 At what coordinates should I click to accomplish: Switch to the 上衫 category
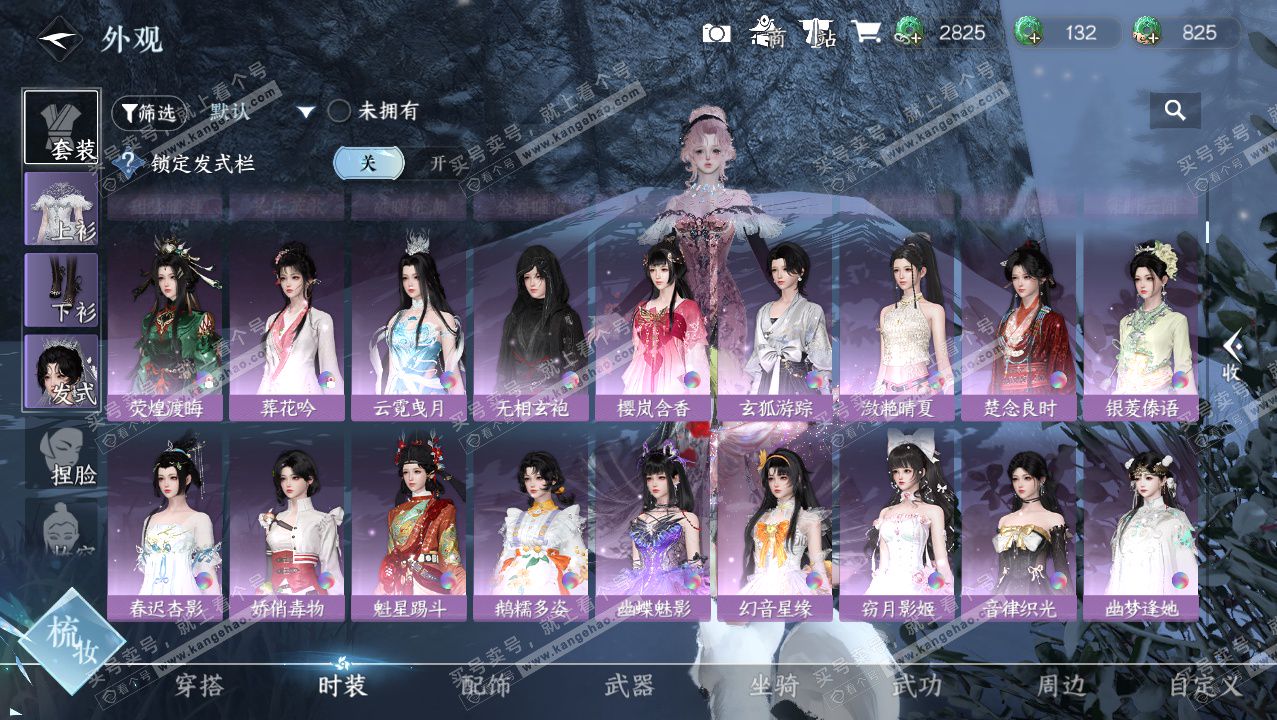coord(61,208)
